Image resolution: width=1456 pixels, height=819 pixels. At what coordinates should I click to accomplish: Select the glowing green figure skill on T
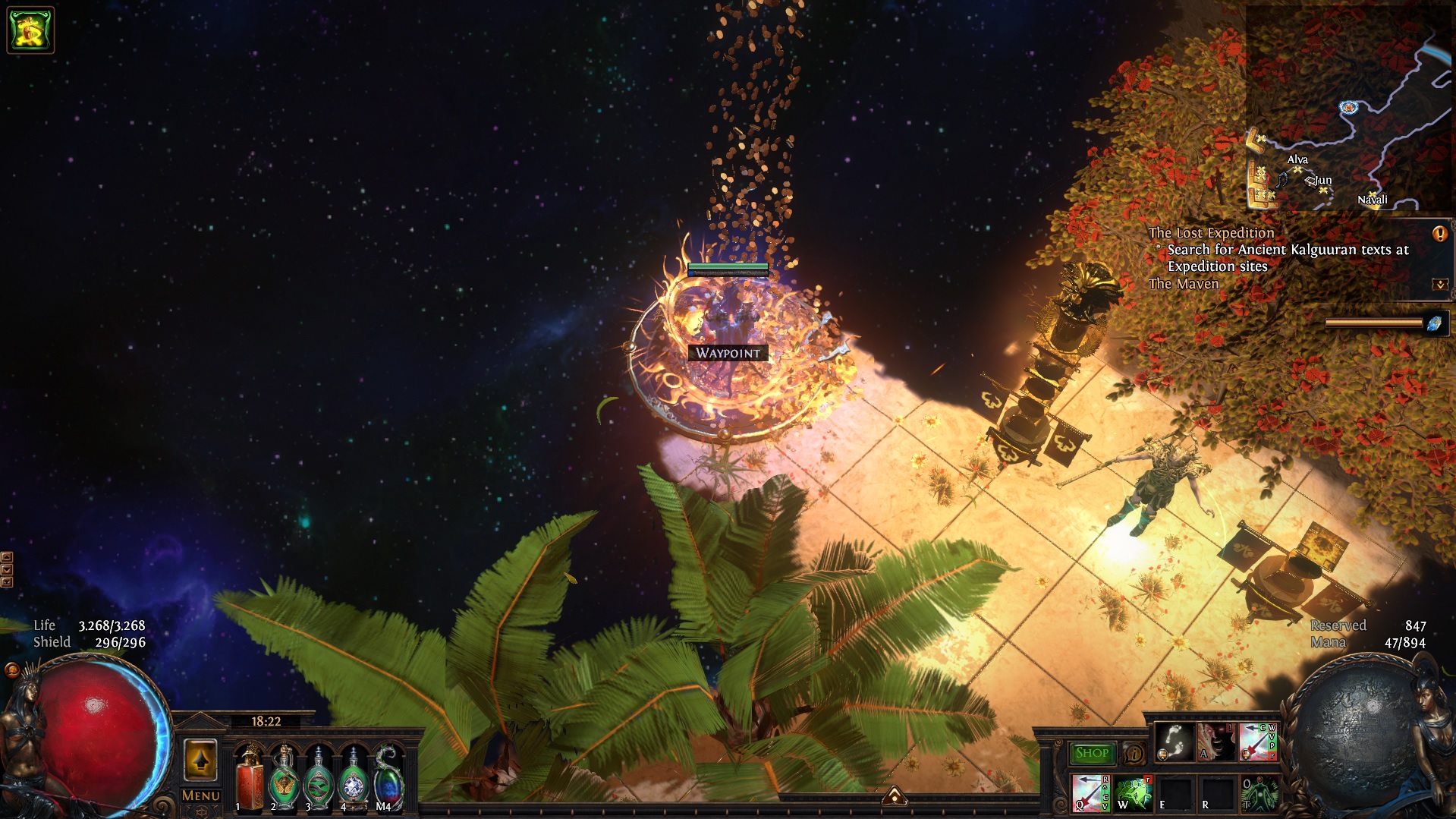click(x=1259, y=793)
